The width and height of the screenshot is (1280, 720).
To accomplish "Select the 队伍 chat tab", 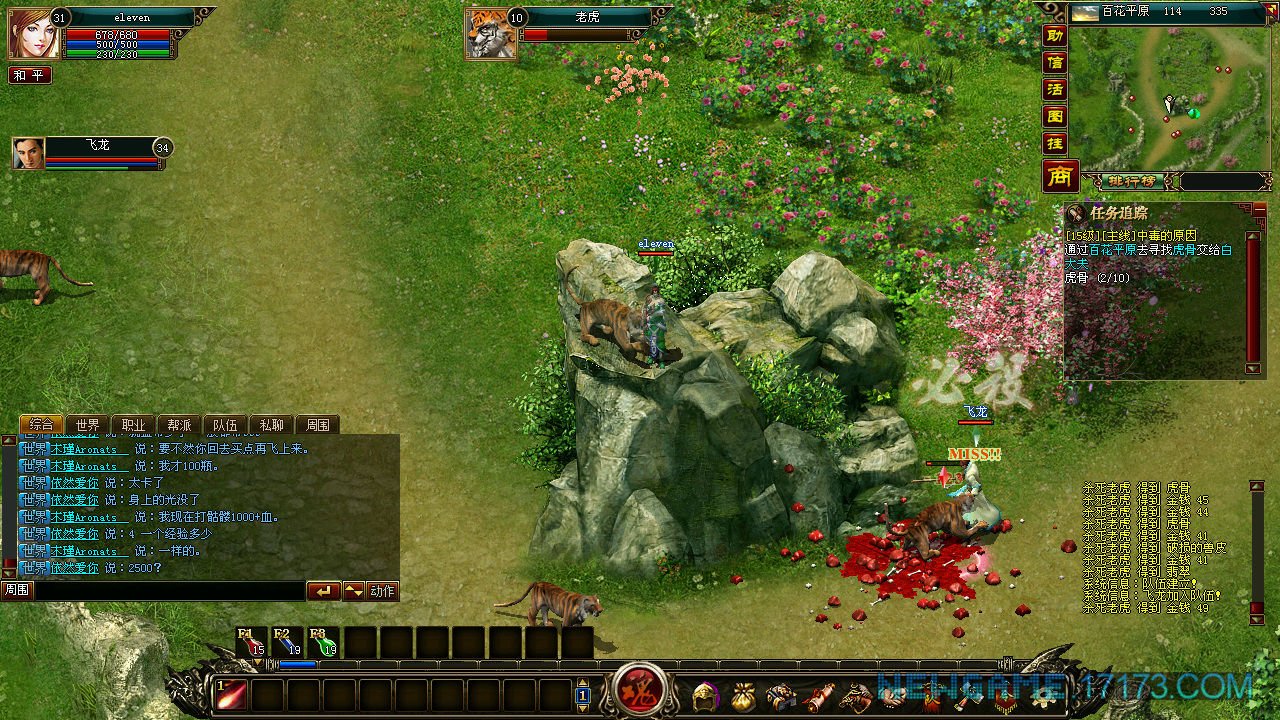I will point(225,425).
